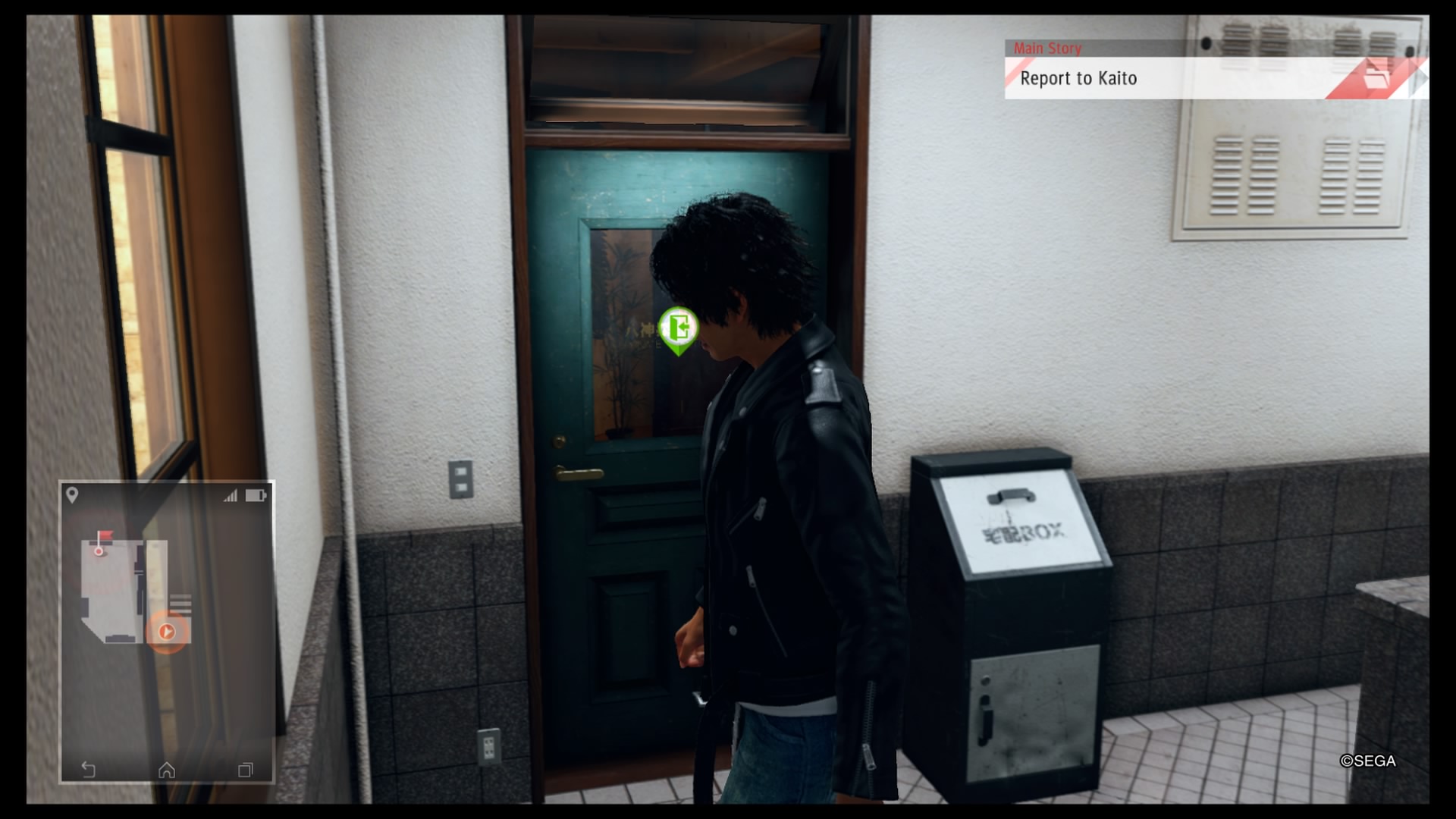
Task: Select the Main Story header label
Action: click(1049, 49)
